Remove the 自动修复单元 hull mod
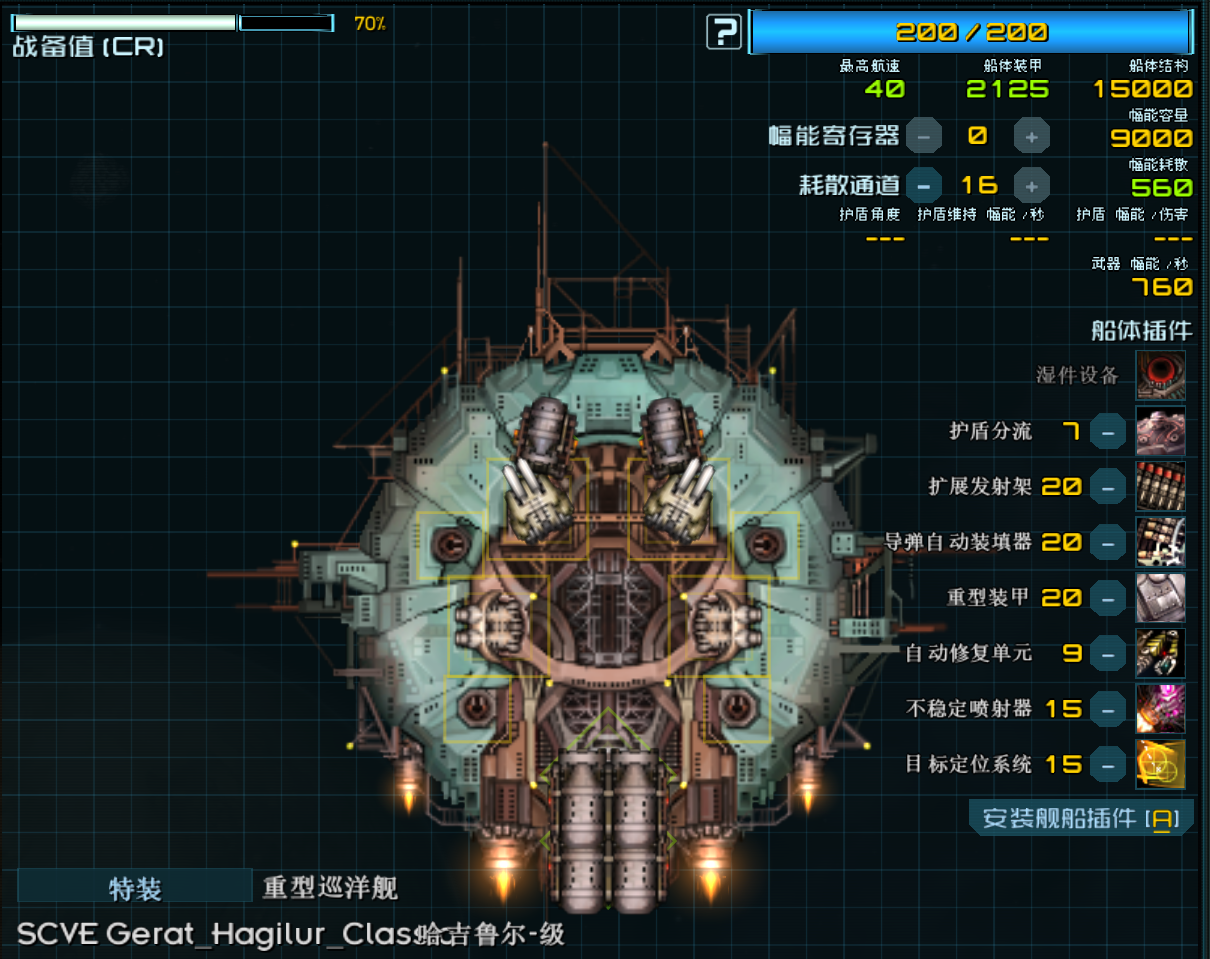Image resolution: width=1210 pixels, height=959 pixels. [x=1107, y=654]
